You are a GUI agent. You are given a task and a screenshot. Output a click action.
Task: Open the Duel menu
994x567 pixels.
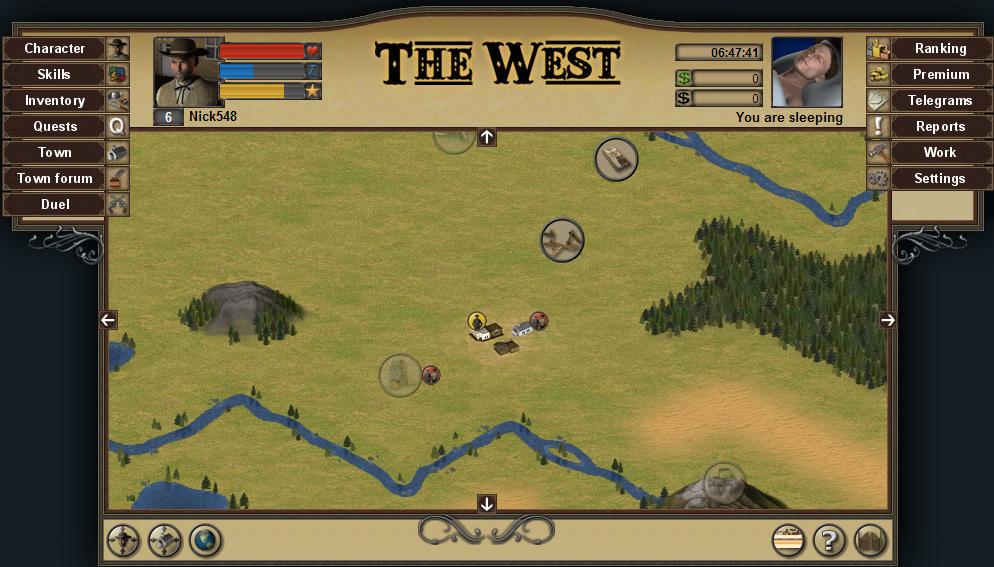pos(55,204)
